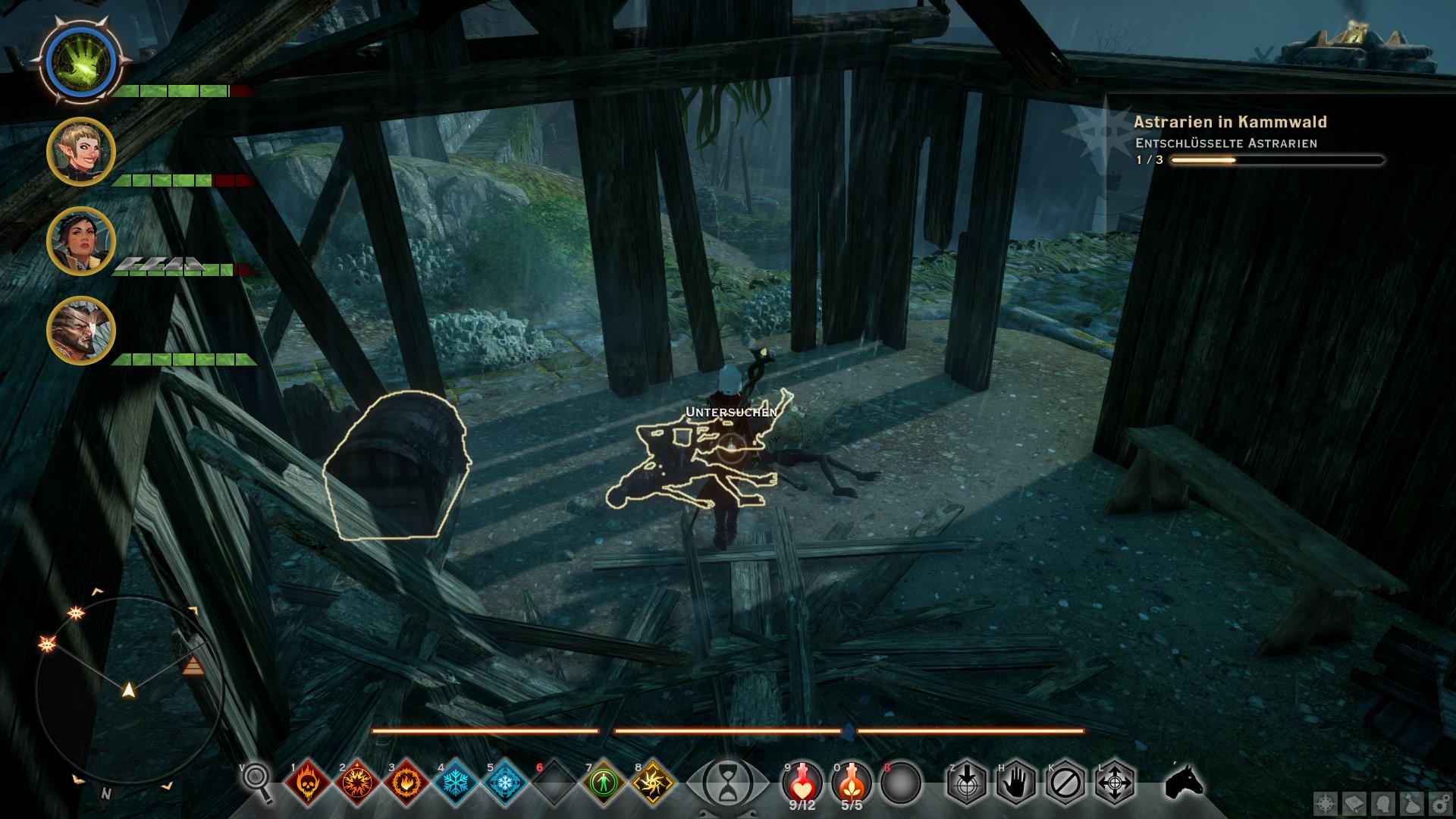
Task: Order party to attack my target
Action: click(967, 783)
